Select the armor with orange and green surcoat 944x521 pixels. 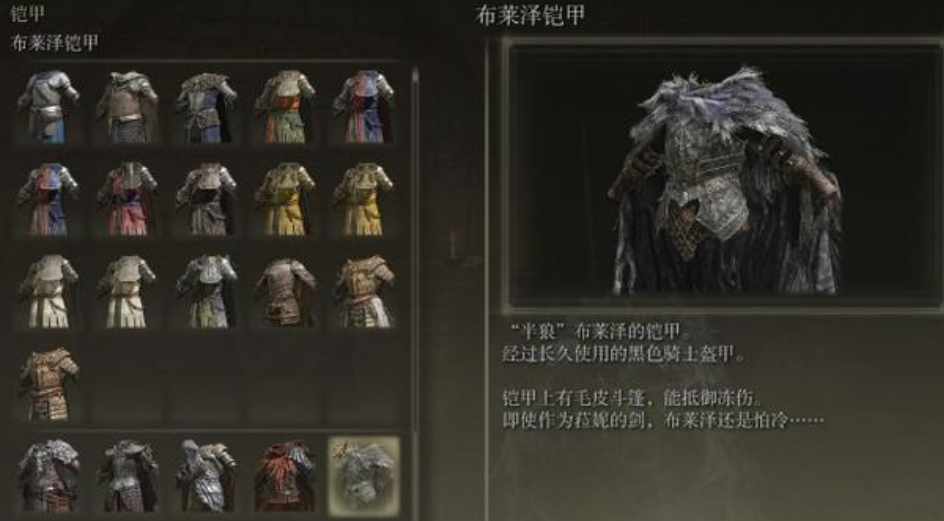click(x=284, y=105)
